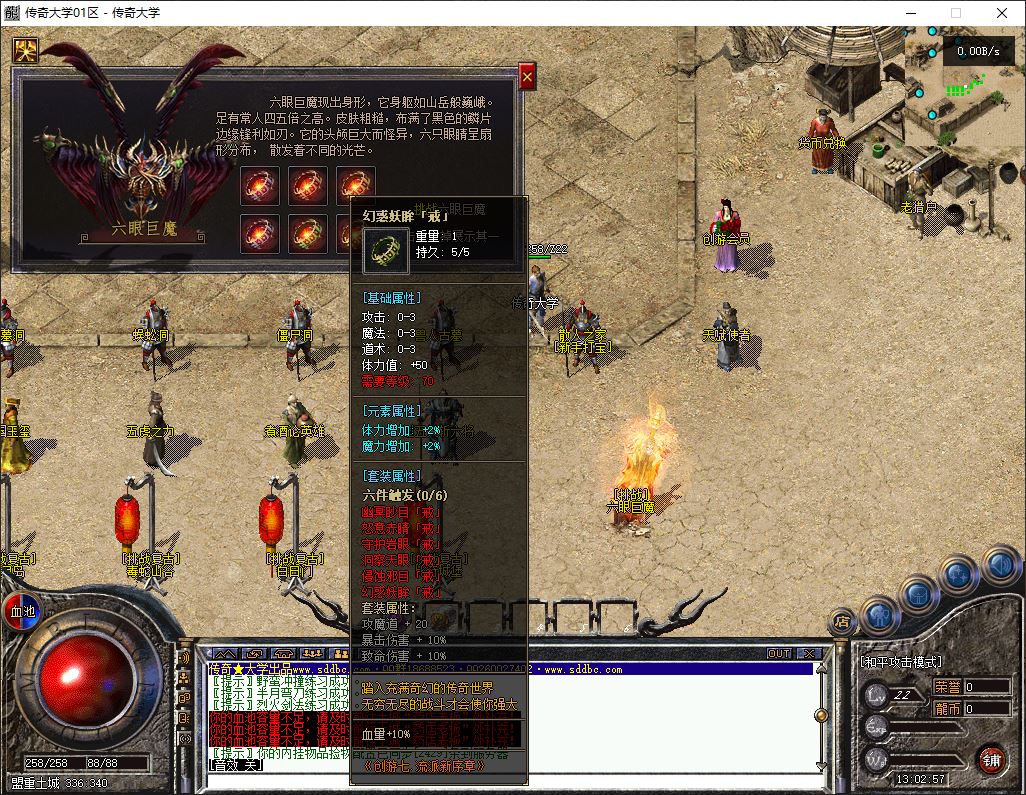
Task: Open the skills sparkle round button
Action: point(958,575)
